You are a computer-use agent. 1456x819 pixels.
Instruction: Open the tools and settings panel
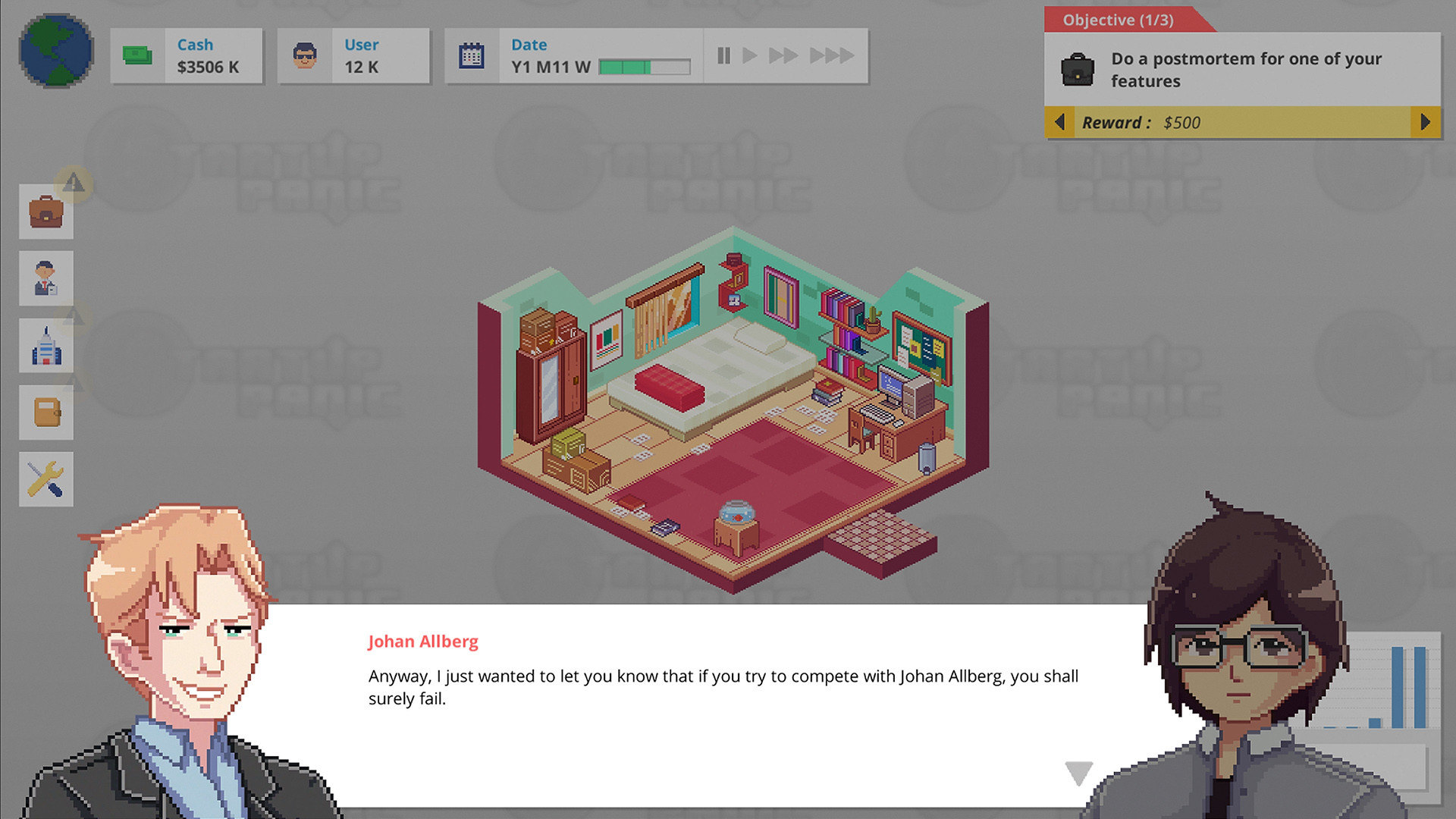[x=45, y=479]
